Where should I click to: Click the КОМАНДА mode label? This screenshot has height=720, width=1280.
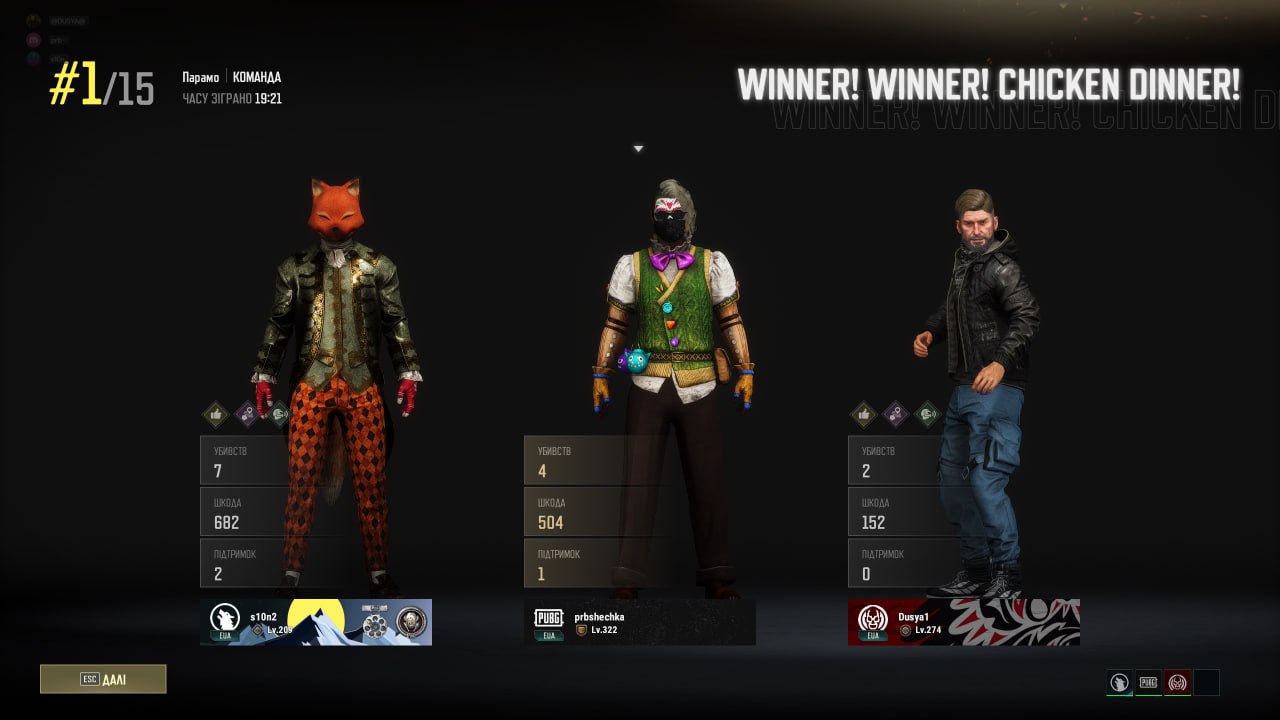click(257, 77)
